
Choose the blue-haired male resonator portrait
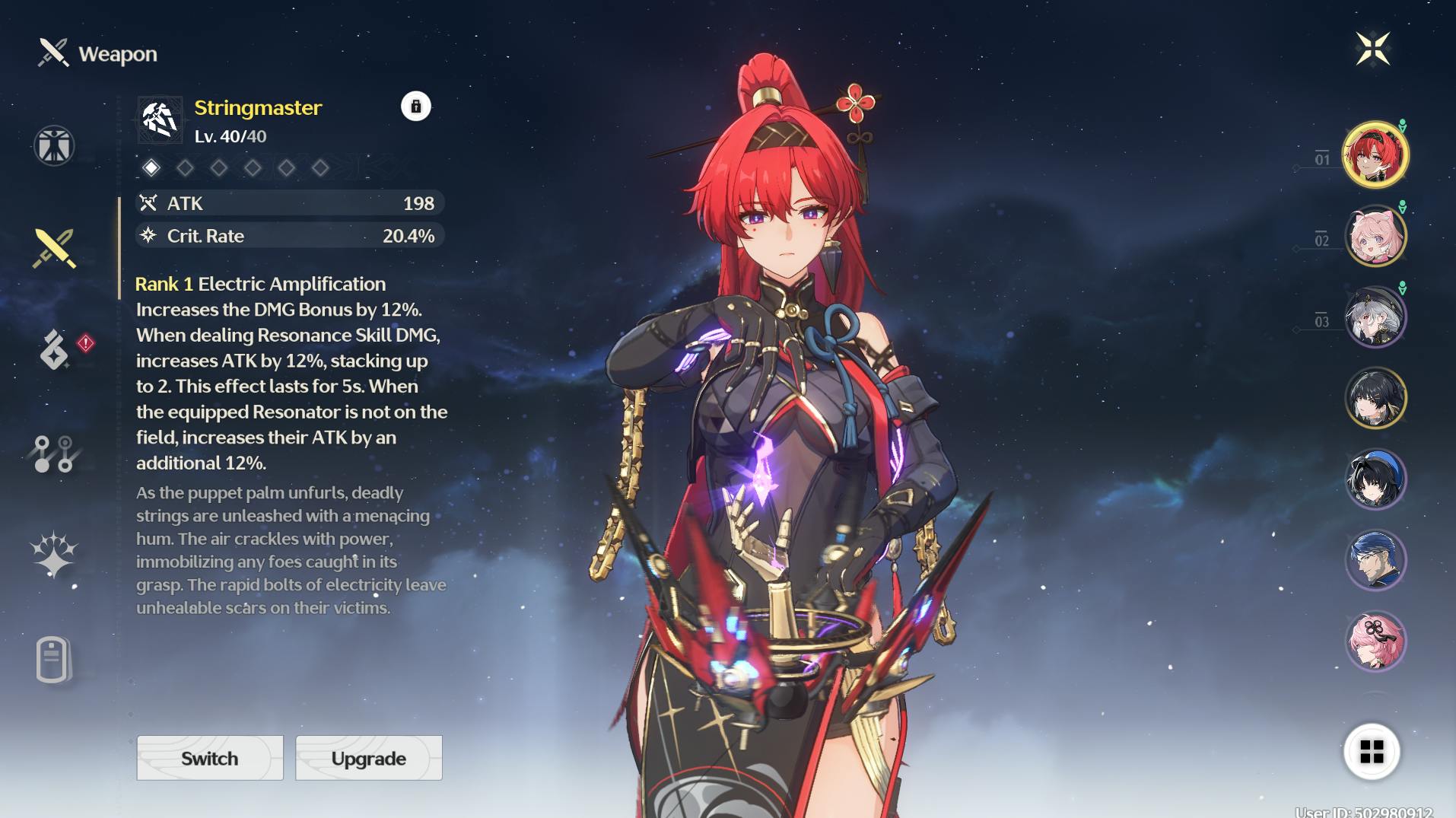point(1375,561)
